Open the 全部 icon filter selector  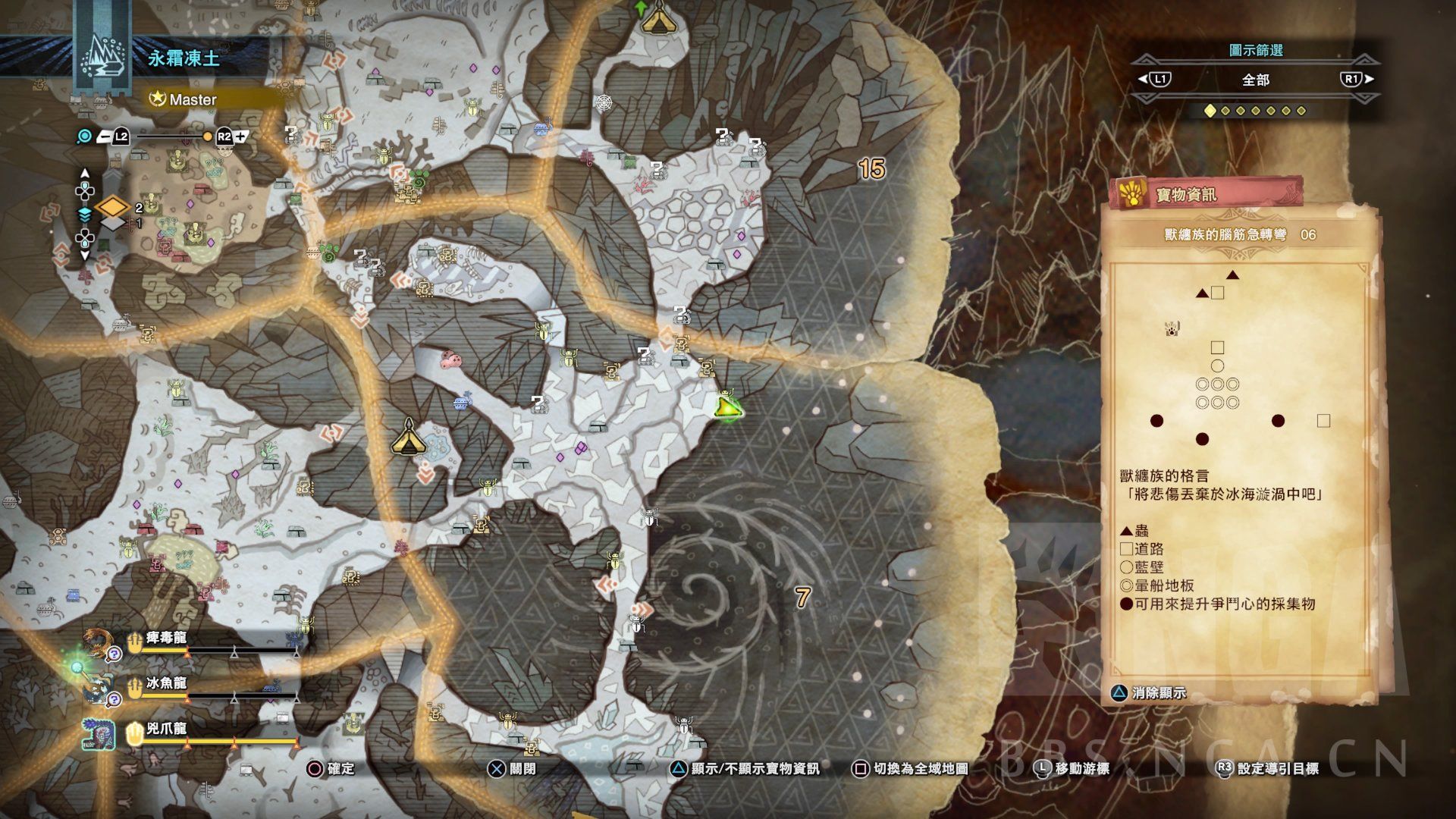(x=1255, y=80)
